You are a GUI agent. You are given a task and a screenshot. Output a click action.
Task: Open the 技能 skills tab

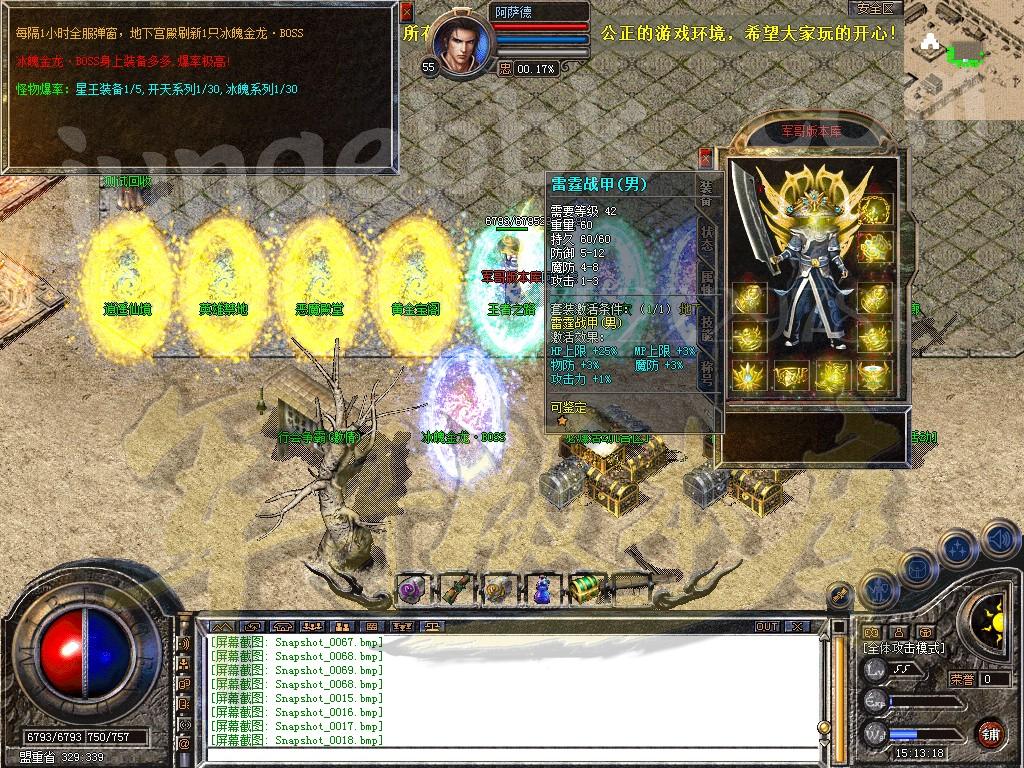706,327
